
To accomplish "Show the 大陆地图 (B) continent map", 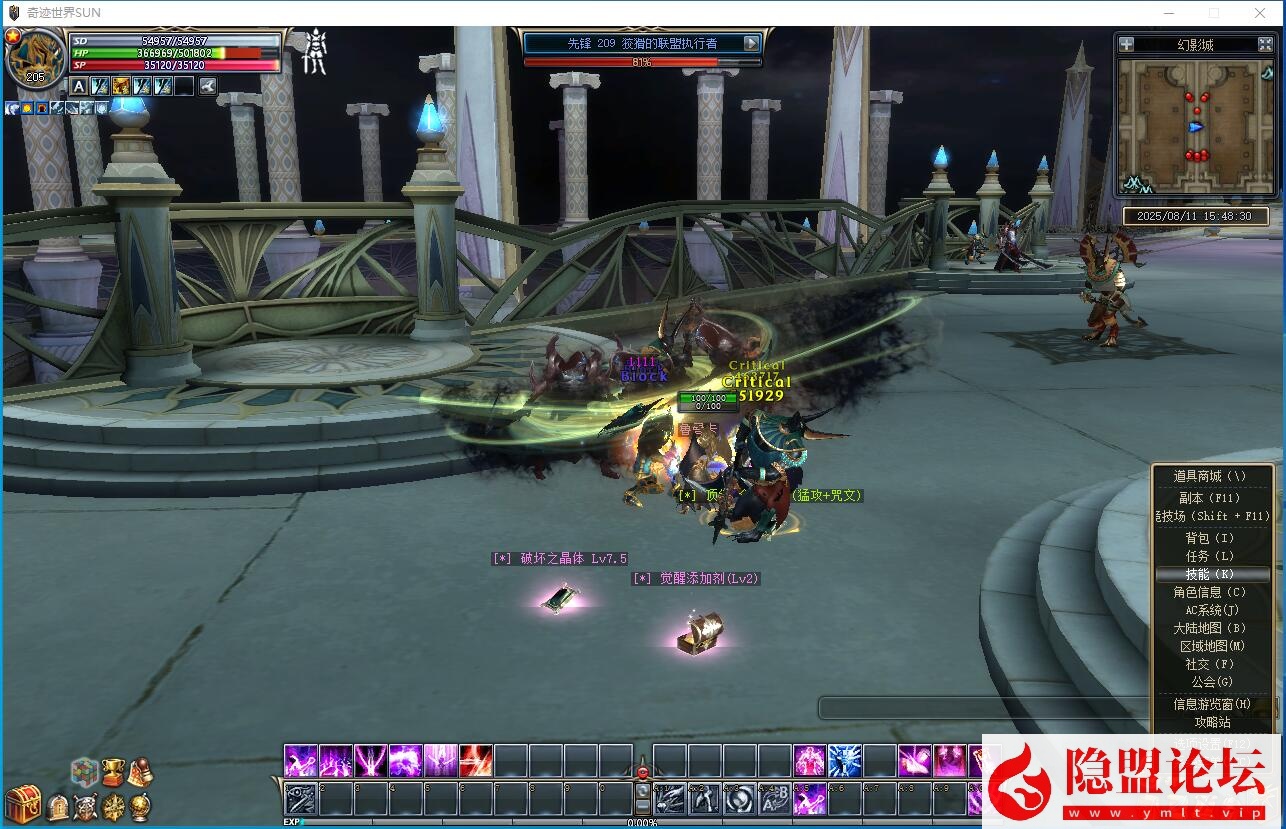I will click(1210, 628).
